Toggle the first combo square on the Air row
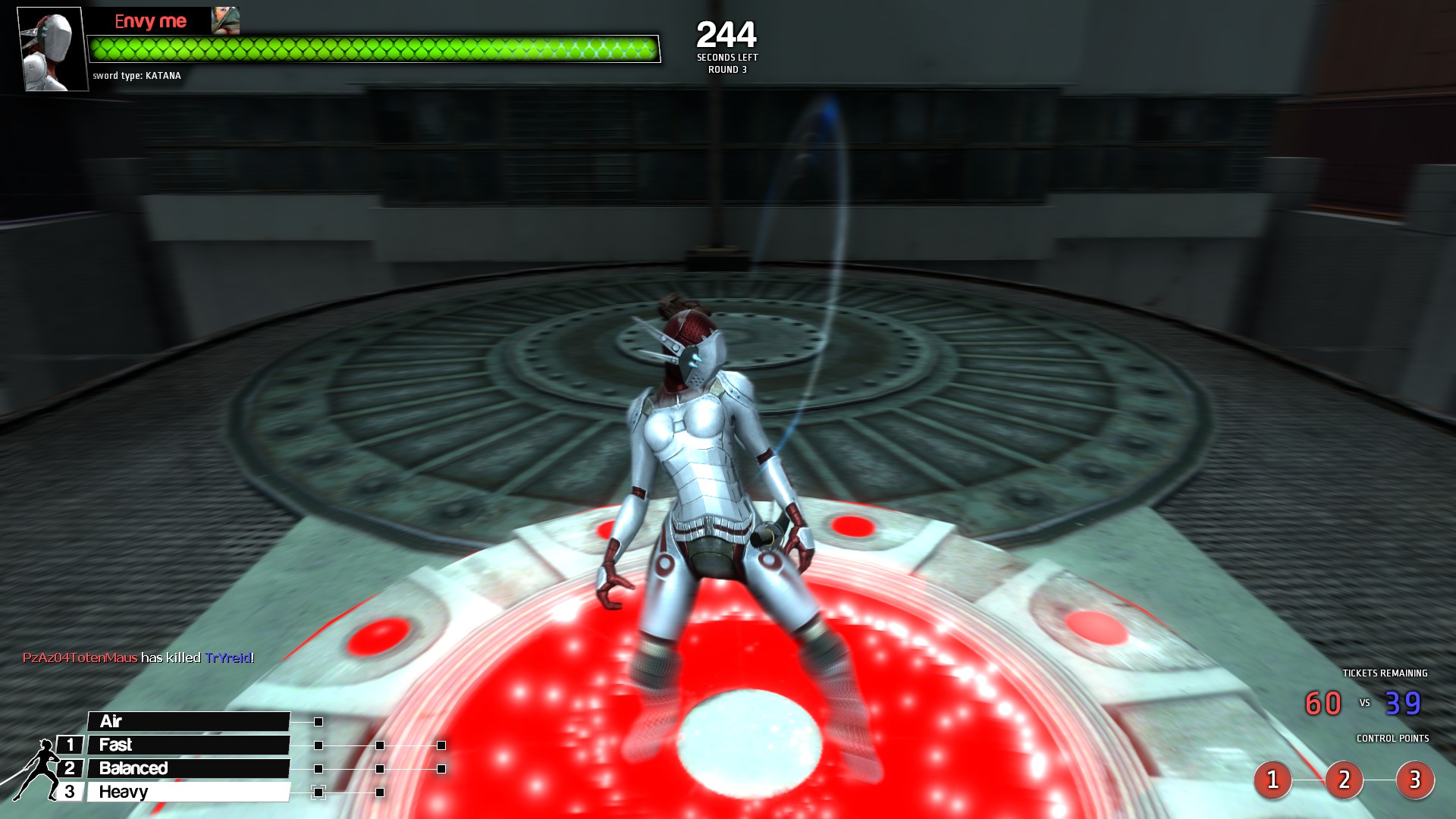 (x=318, y=721)
